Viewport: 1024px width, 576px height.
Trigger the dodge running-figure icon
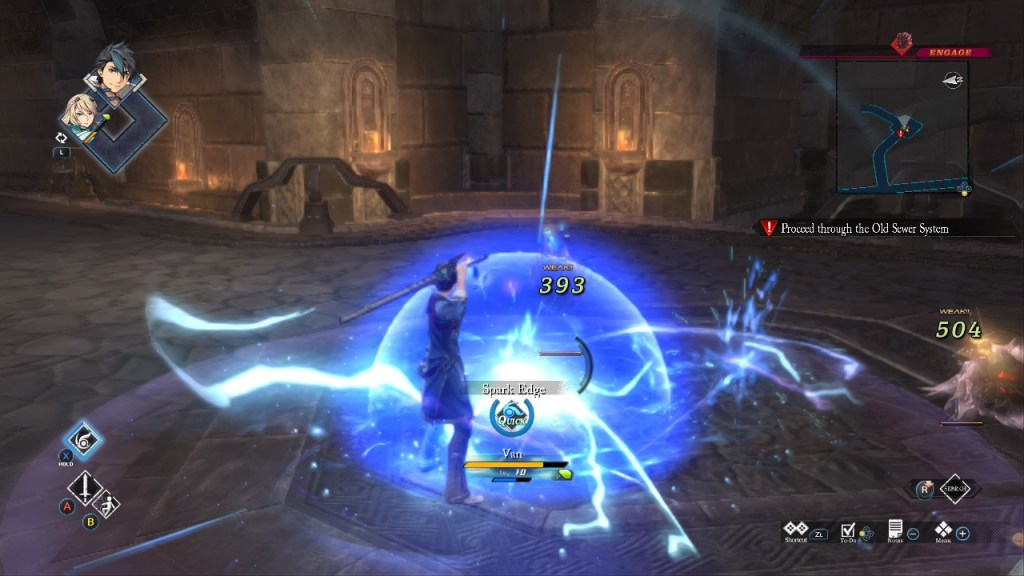click(108, 503)
